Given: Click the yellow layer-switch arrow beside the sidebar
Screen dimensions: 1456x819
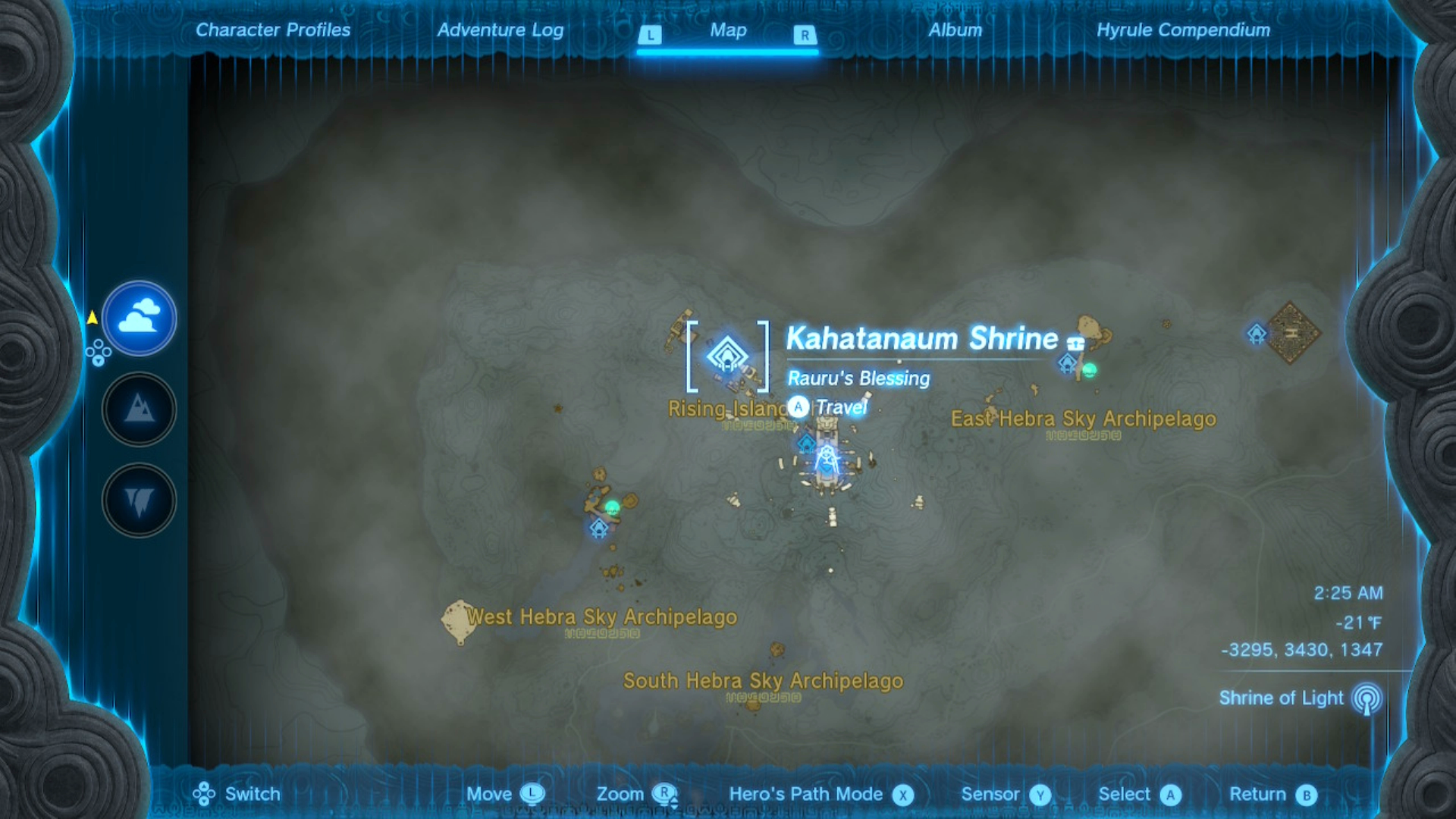Looking at the screenshot, I should pos(94,318).
